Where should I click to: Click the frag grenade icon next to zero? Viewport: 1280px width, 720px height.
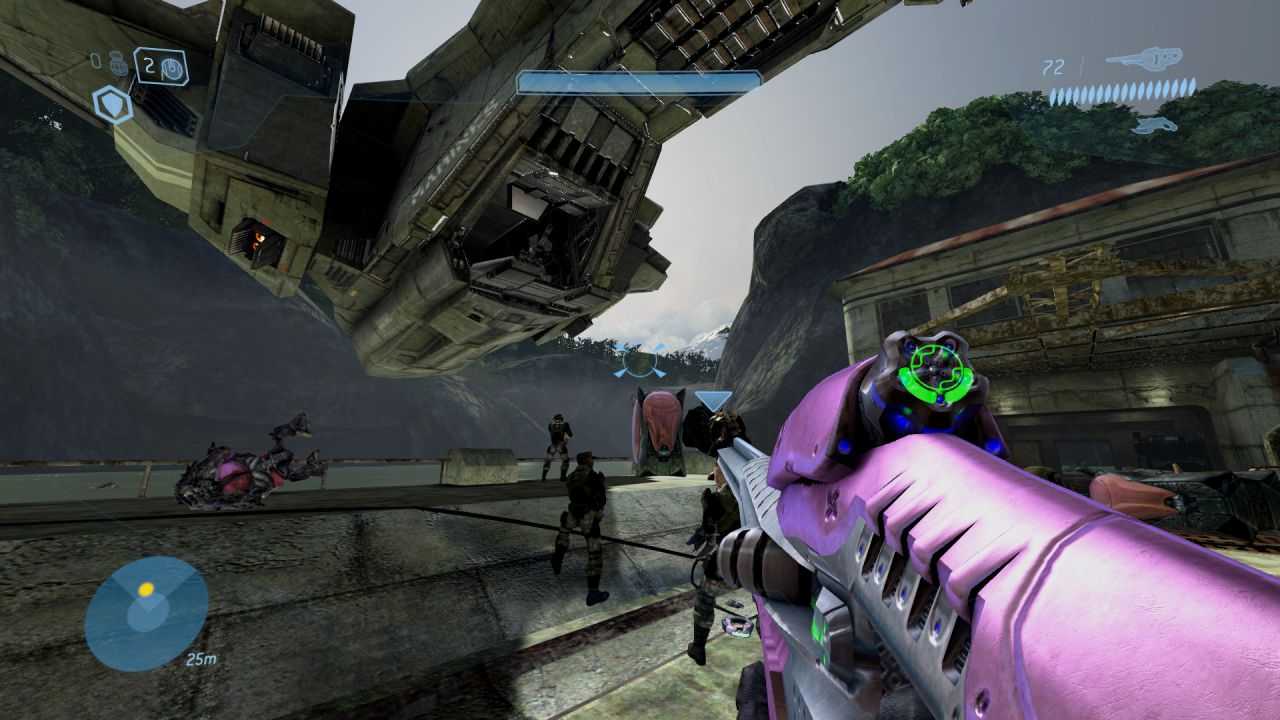[x=118, y=64]
